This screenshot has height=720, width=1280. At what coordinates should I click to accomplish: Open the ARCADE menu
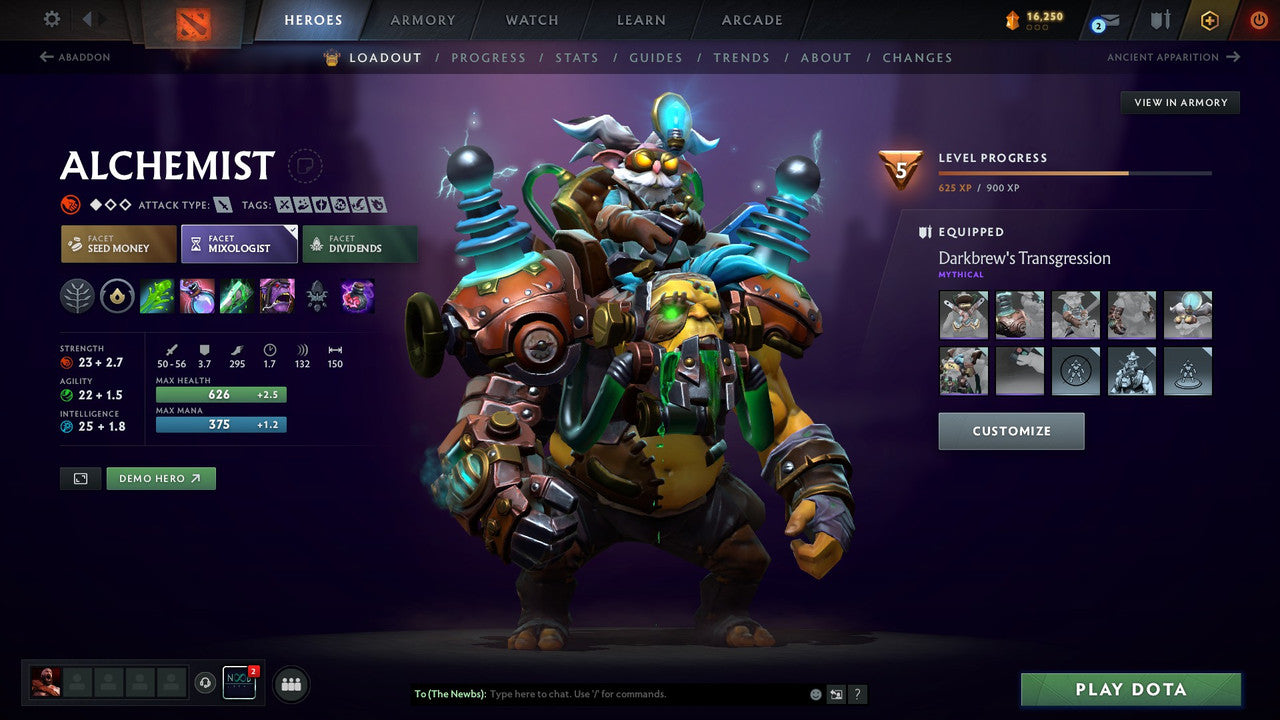[751, 19]
